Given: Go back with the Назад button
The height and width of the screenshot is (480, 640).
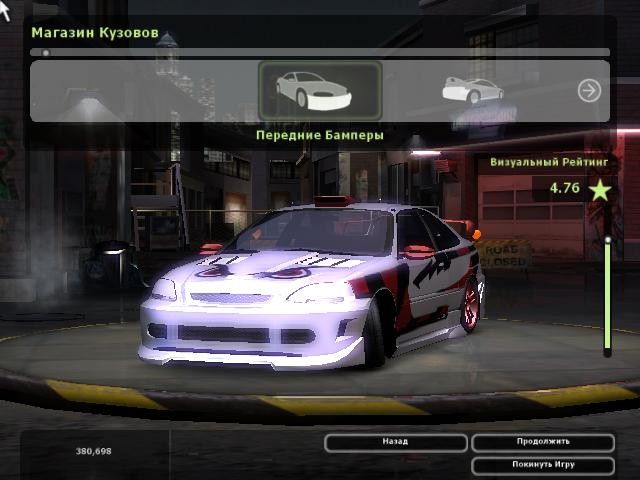Looking at the screenshot, I should point(396,442).
